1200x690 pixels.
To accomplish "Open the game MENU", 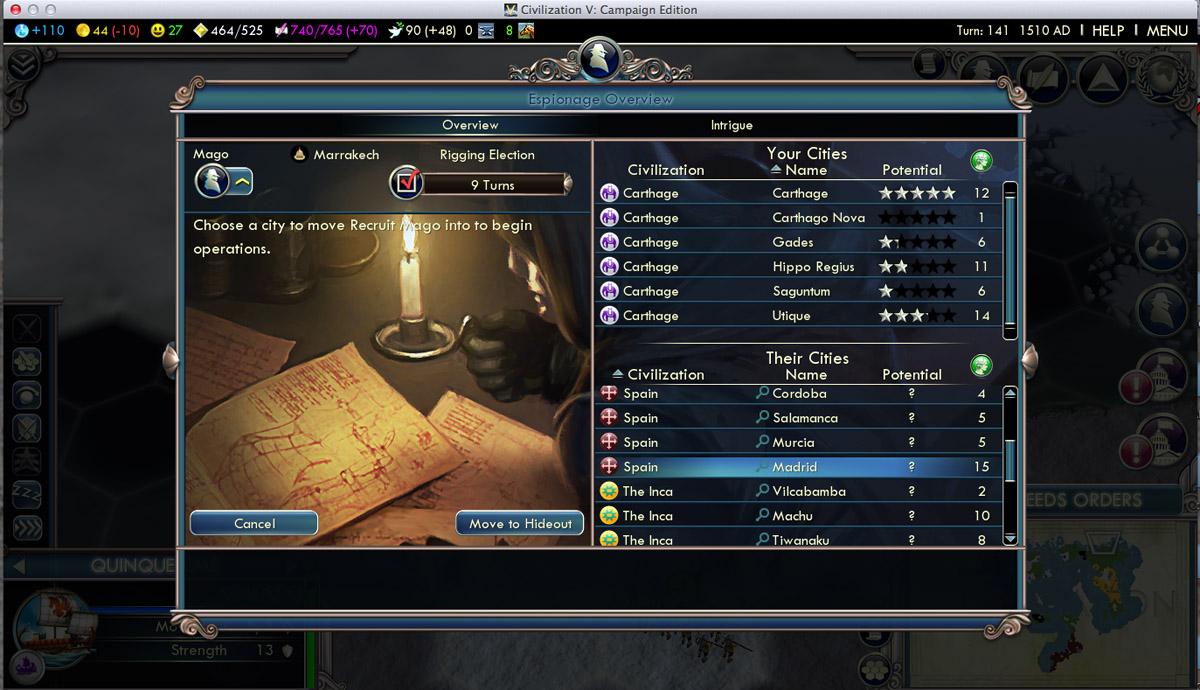I will pos(1166,30).
